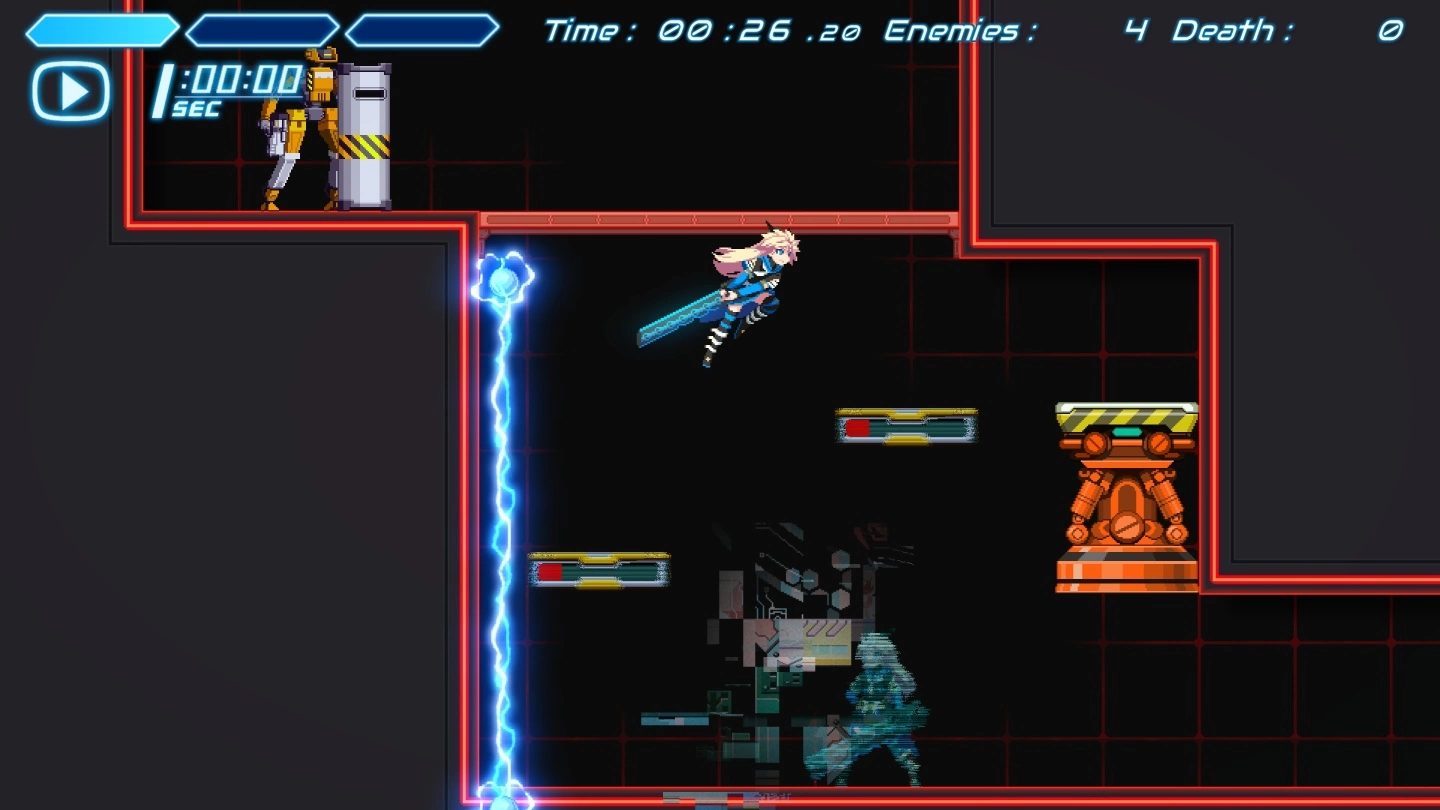Click the lower floating platform with red light
Viewport: 1440px width, 810px height.
coord(598,568)
